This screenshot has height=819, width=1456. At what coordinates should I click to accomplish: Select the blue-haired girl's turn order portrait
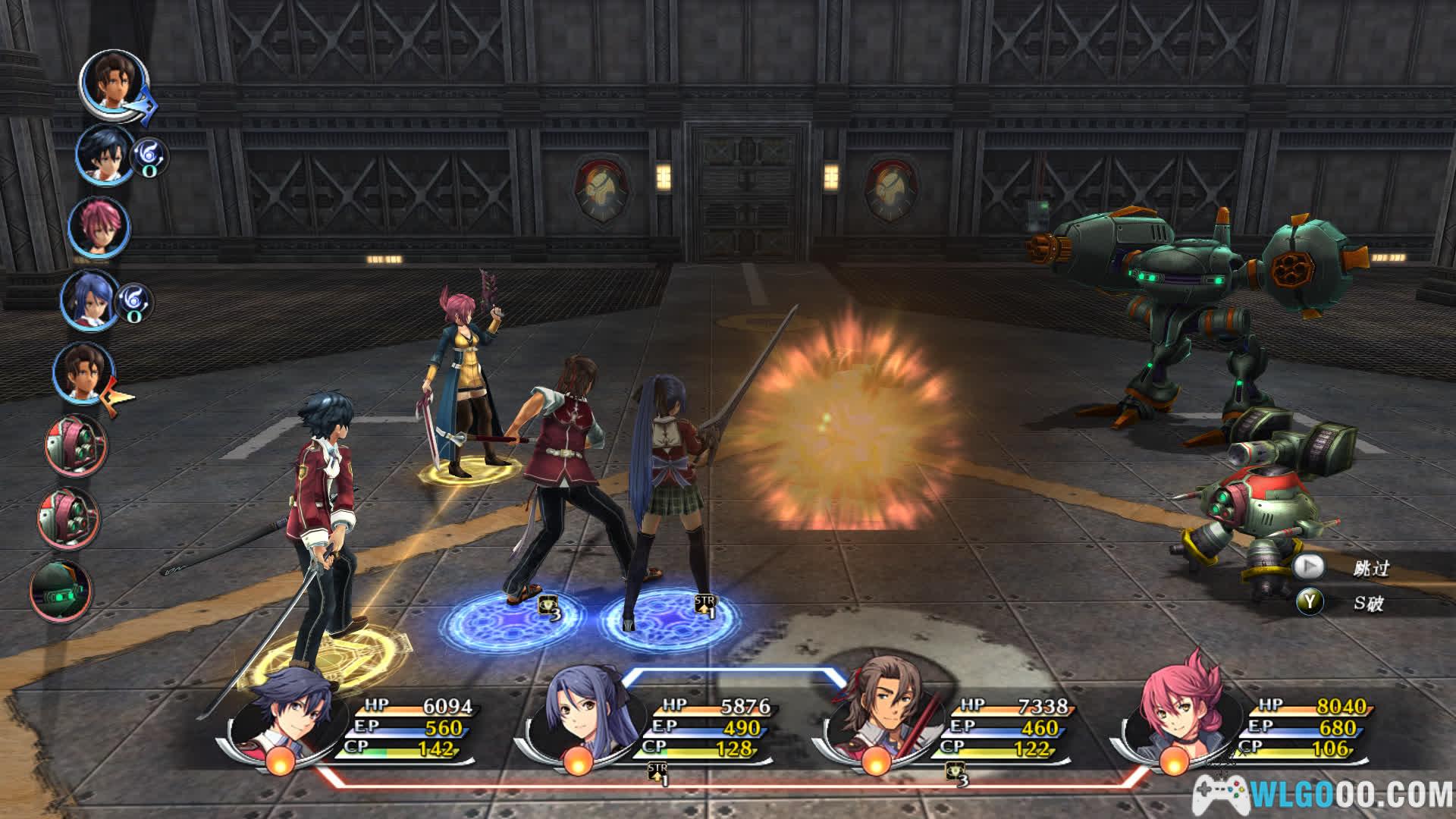89,300
